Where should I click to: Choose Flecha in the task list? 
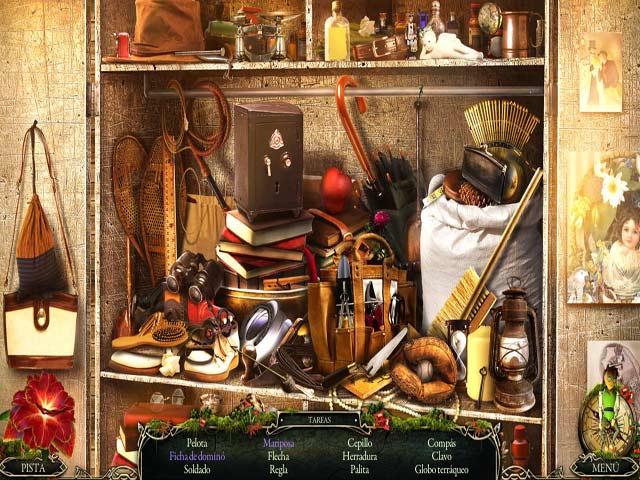tap(278, 455)
